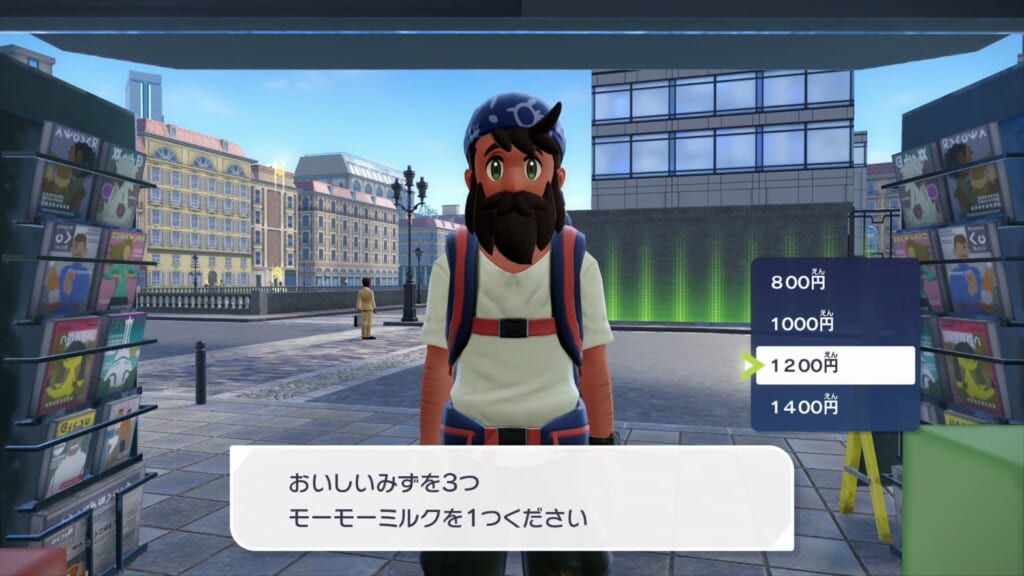Choose the 800円 answer option

pyautogui.click(x=833, y=283)
